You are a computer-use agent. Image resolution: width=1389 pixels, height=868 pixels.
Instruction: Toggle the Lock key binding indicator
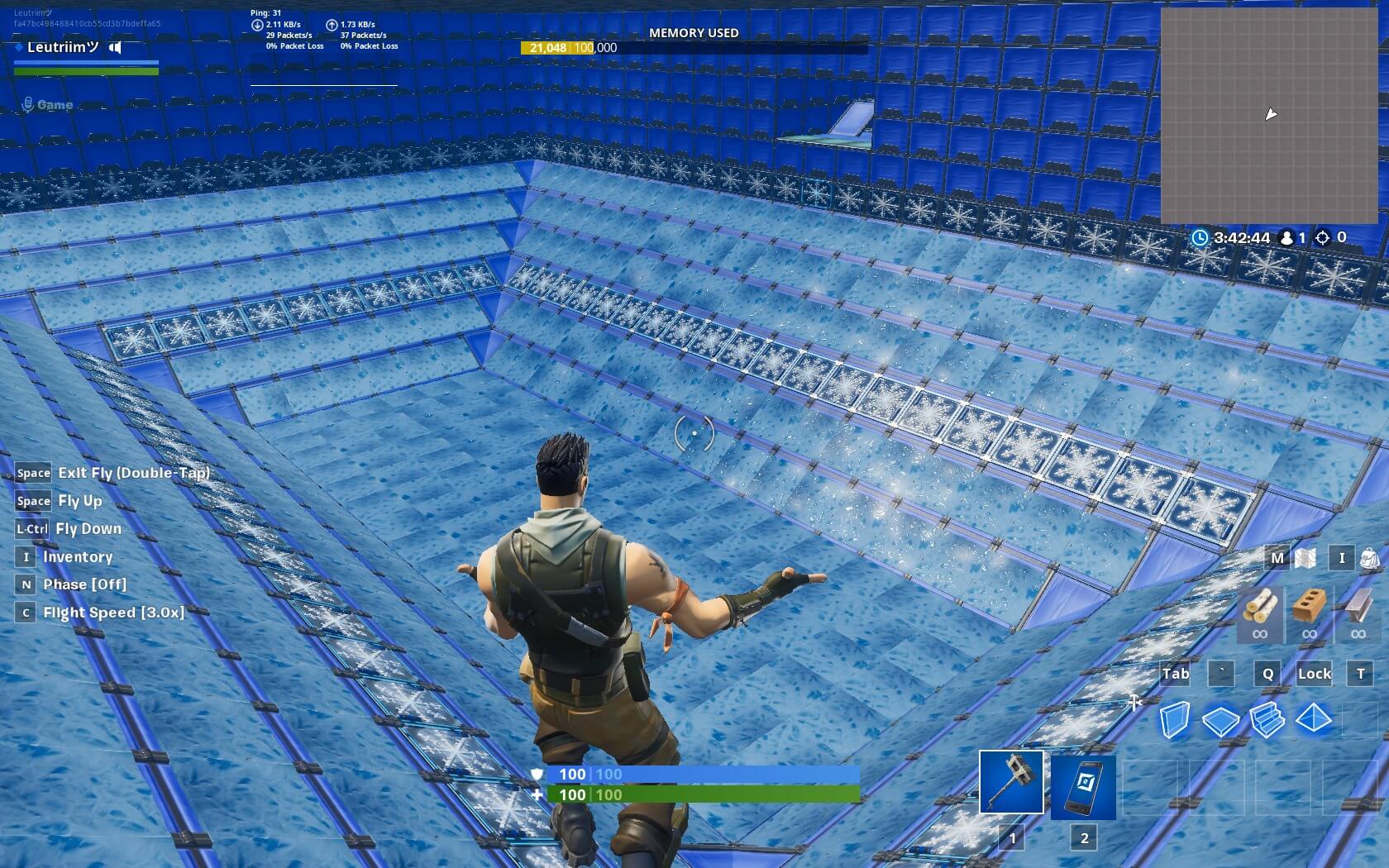[x=1315, y=674]
